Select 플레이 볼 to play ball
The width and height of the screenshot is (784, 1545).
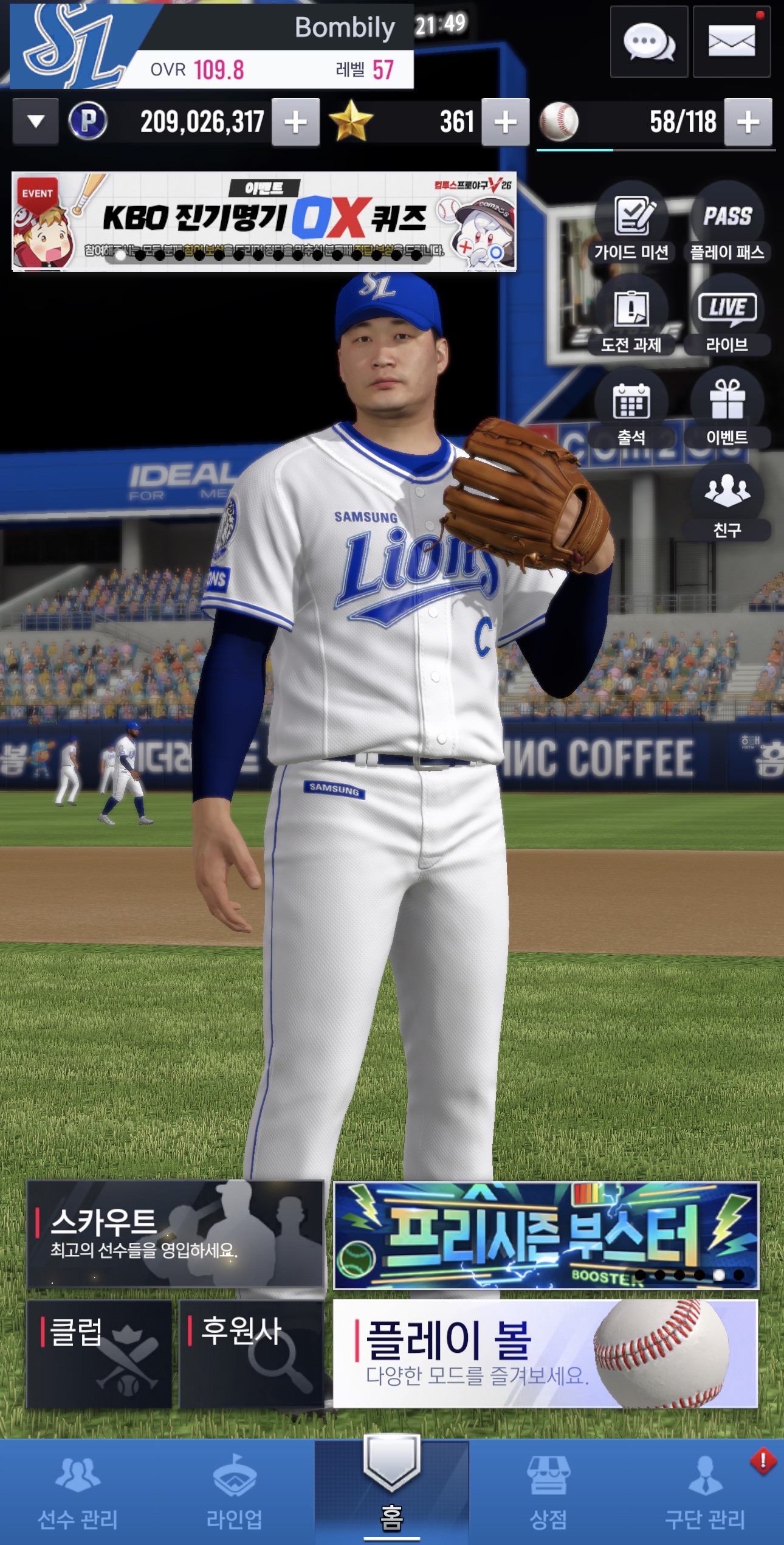click(x=545, y=1353)
